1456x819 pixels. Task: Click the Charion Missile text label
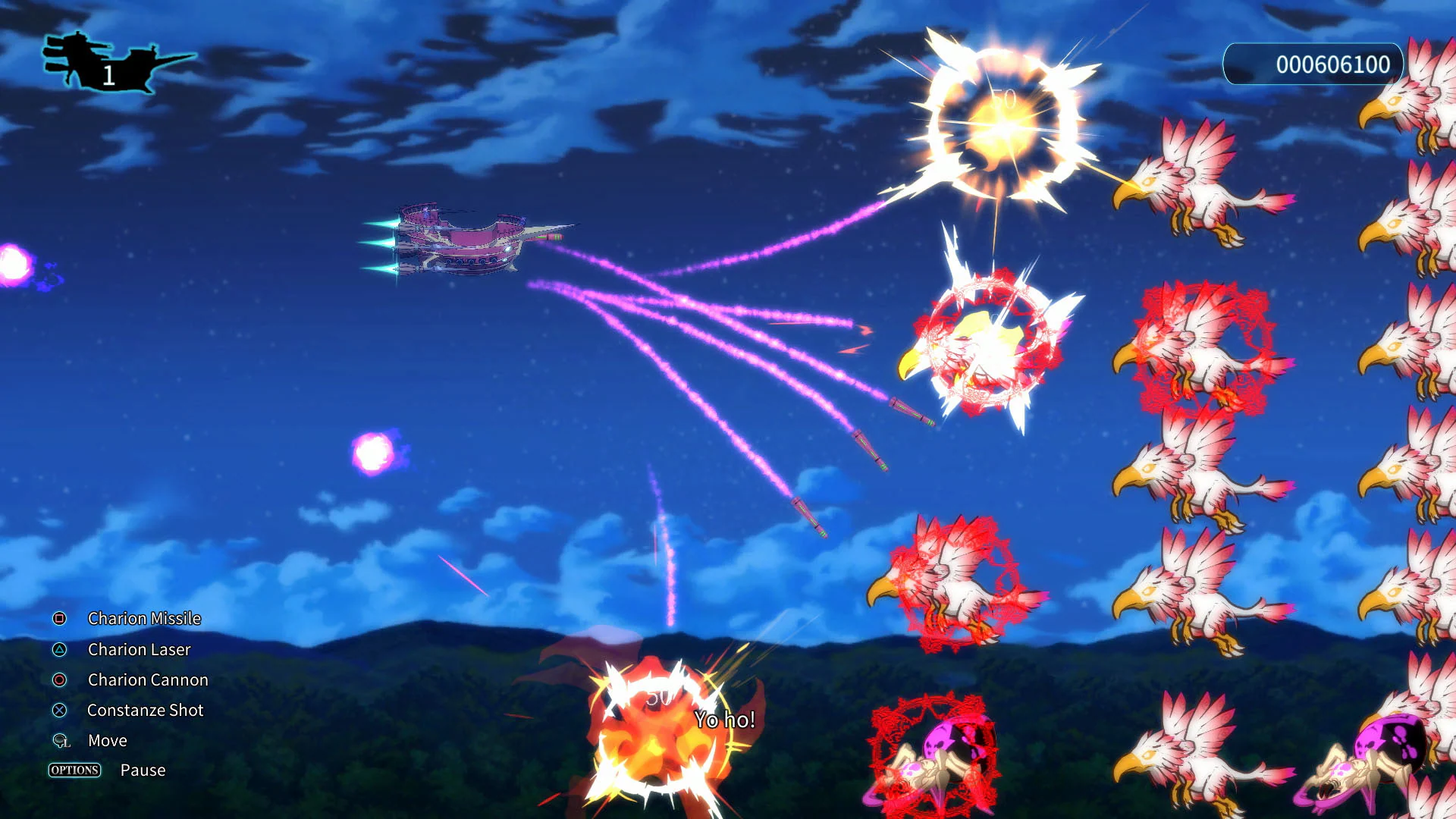[144, 619]
